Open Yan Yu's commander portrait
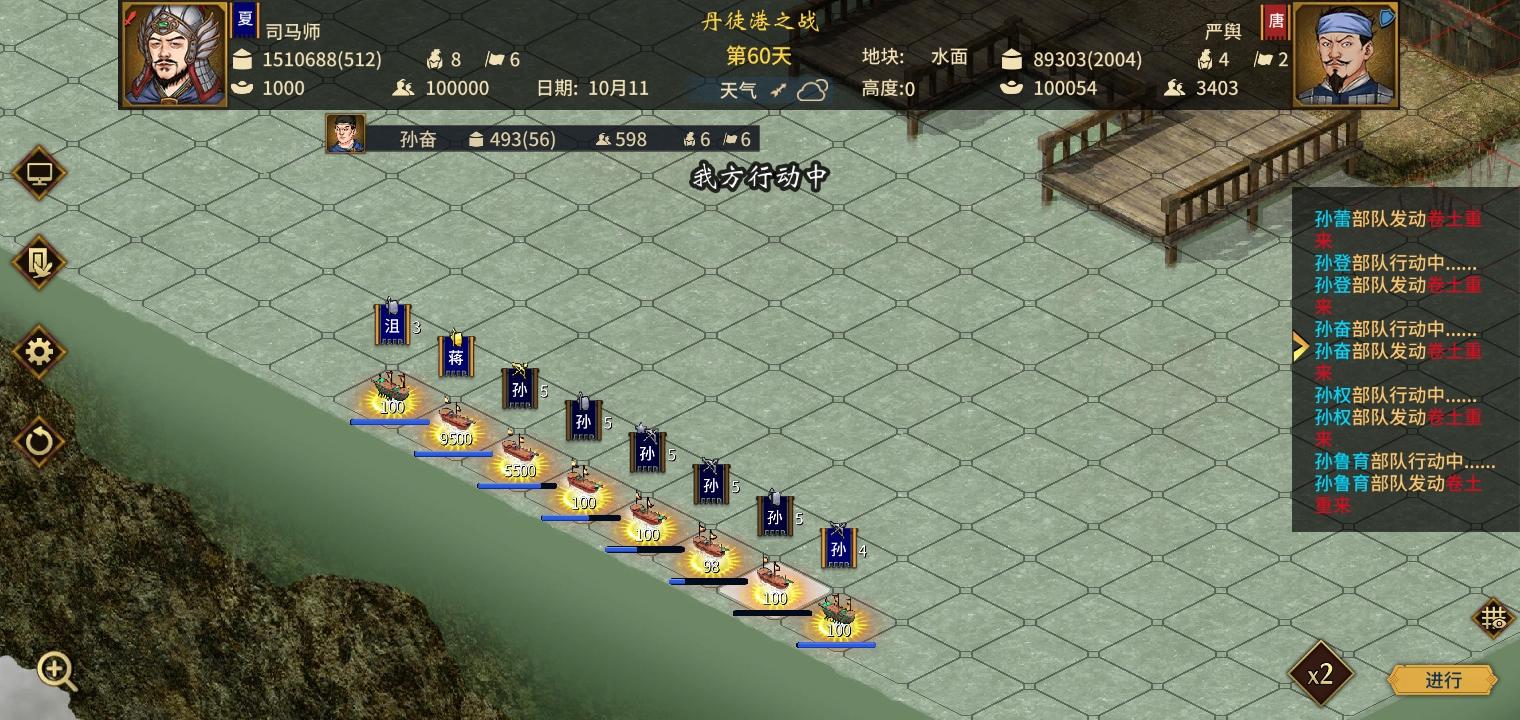Screen dimensions: 1520x720 click(x=1345, y=52)
